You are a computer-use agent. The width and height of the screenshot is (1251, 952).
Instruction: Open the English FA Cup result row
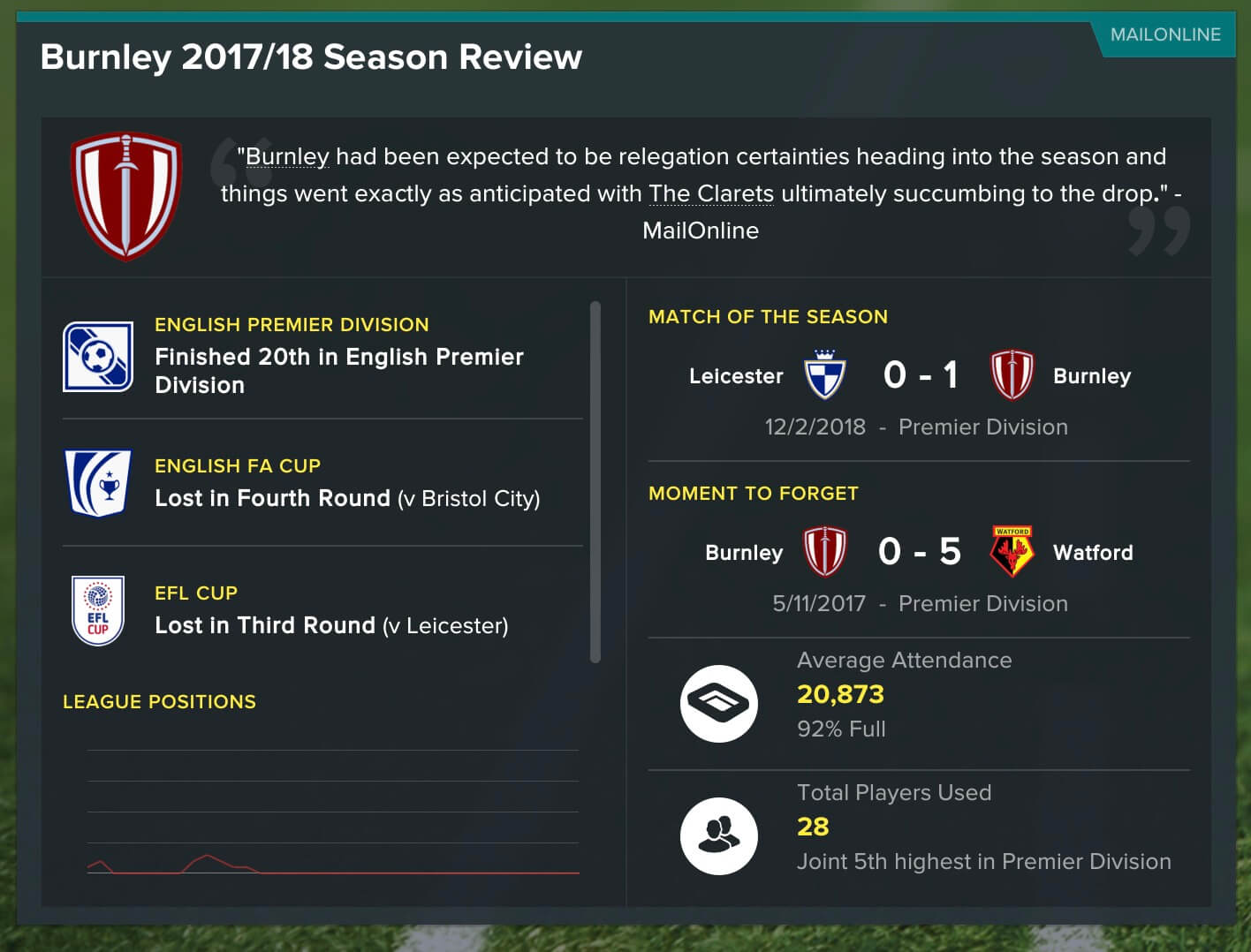322,483
